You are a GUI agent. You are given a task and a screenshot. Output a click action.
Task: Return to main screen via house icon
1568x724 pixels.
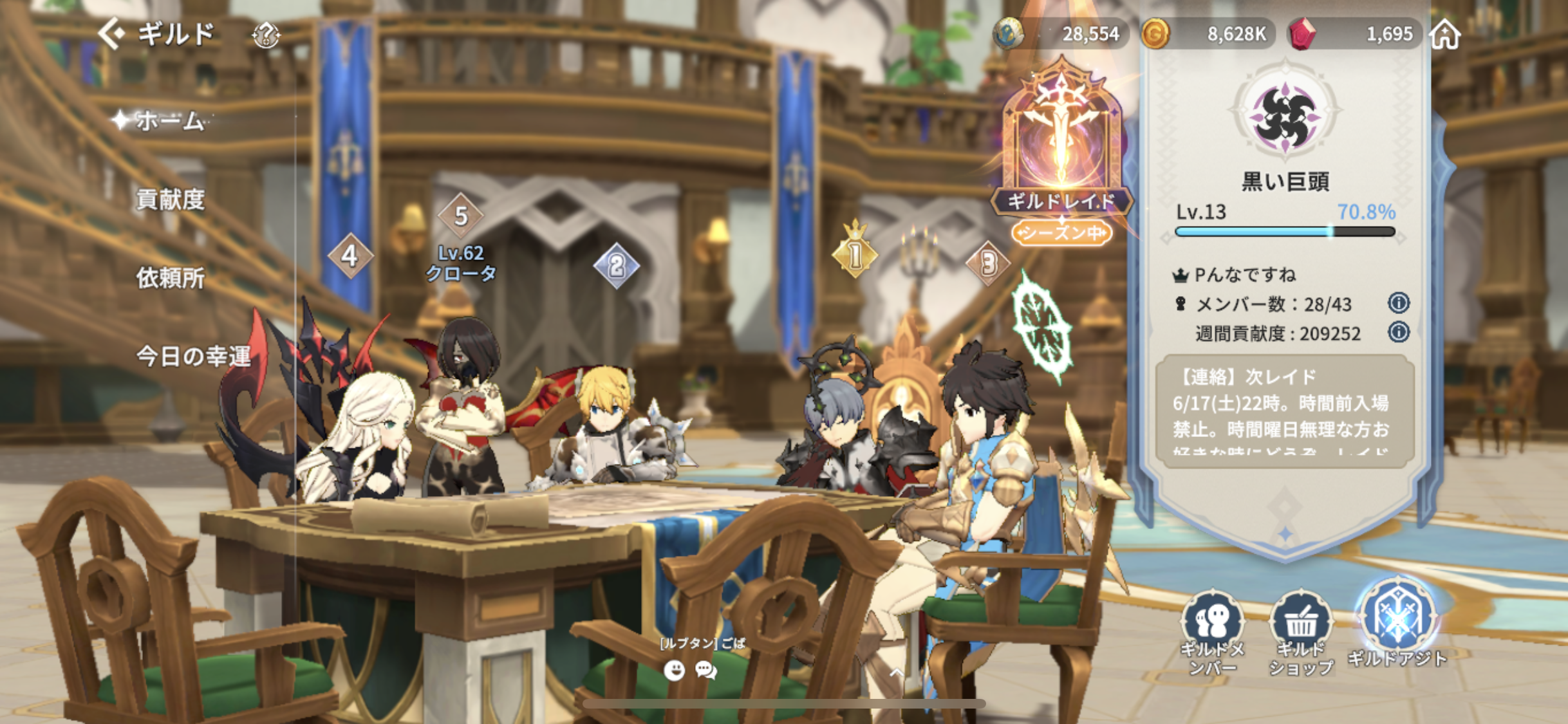1445,34
